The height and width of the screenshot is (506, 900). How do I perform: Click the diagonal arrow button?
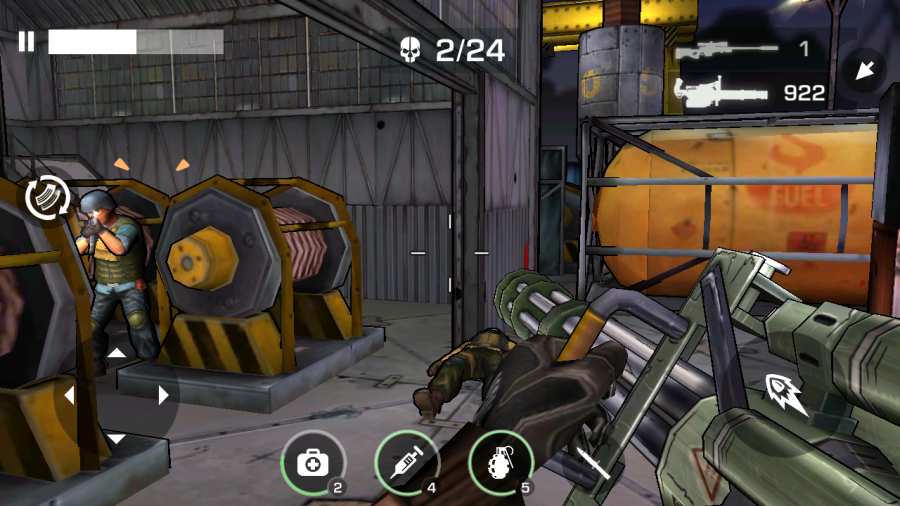point(862,70)
